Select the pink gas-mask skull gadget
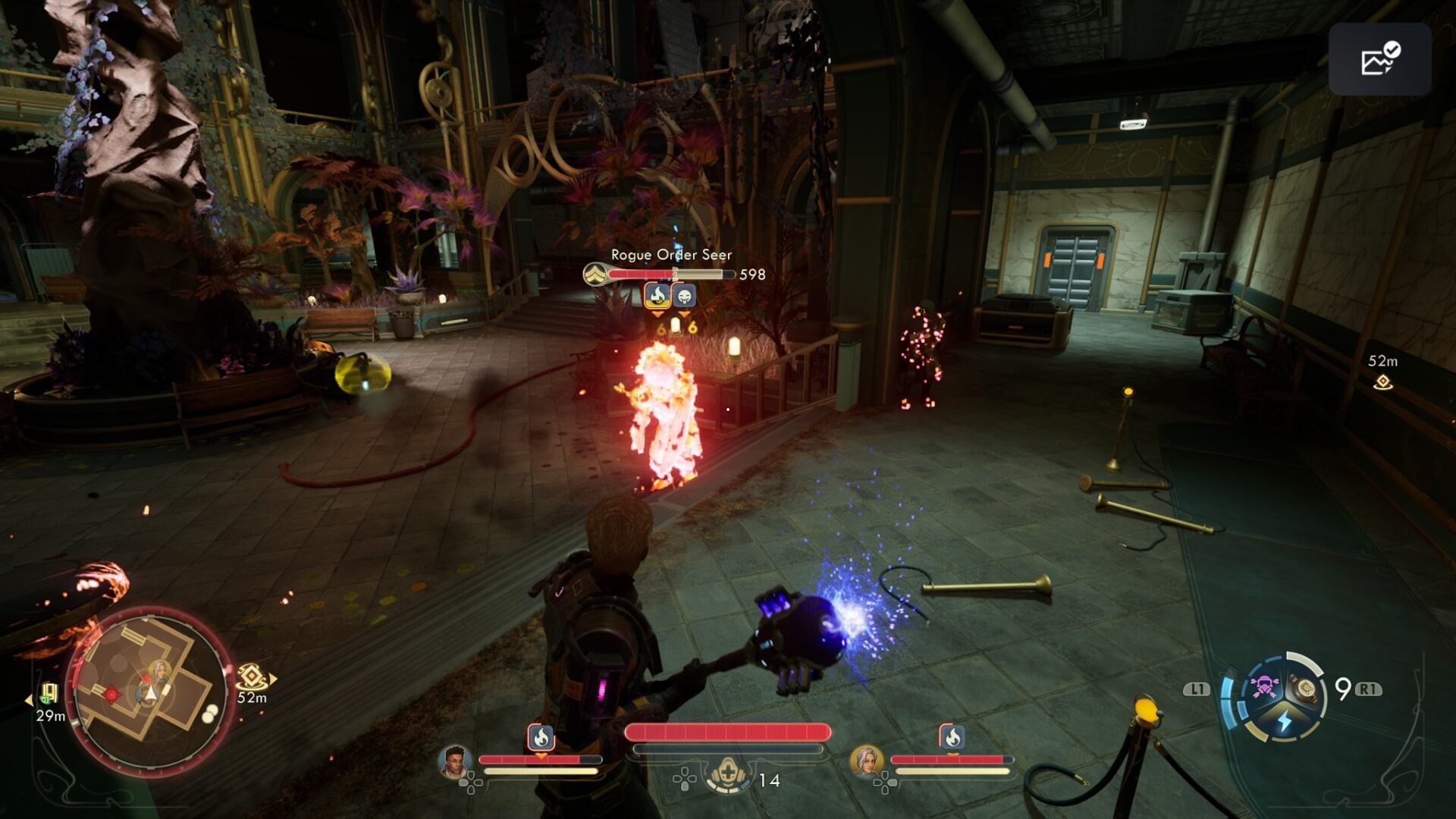The image size is (1456, 819). (x=1263, y=687)
